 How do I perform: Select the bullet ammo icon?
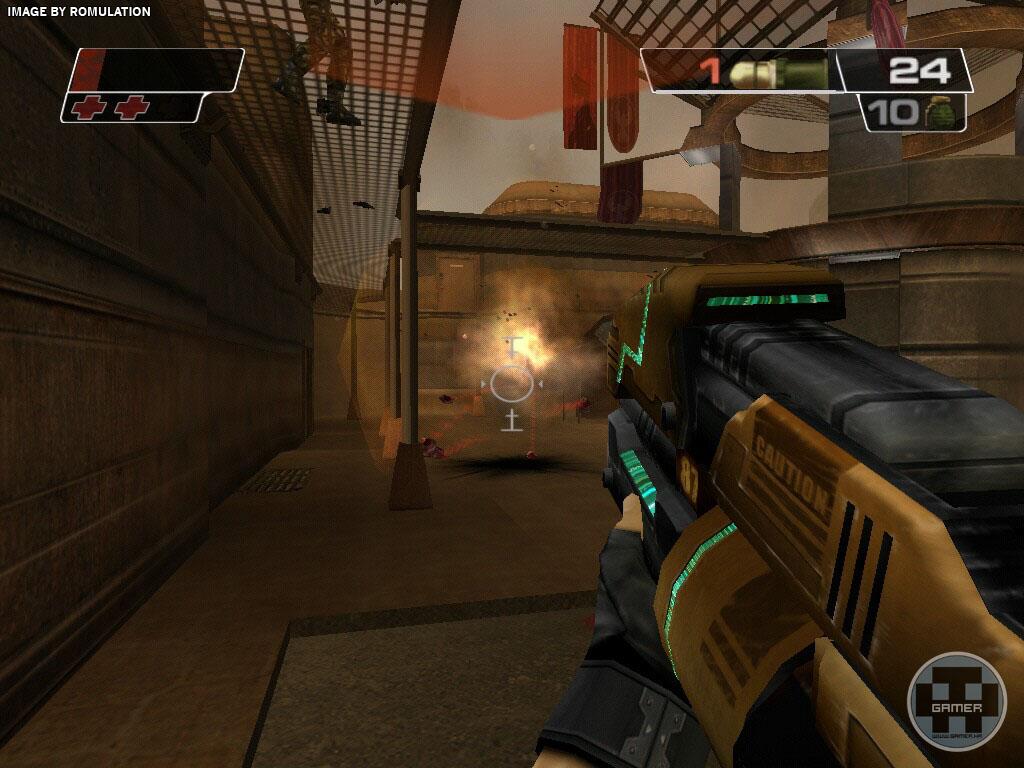778,72
